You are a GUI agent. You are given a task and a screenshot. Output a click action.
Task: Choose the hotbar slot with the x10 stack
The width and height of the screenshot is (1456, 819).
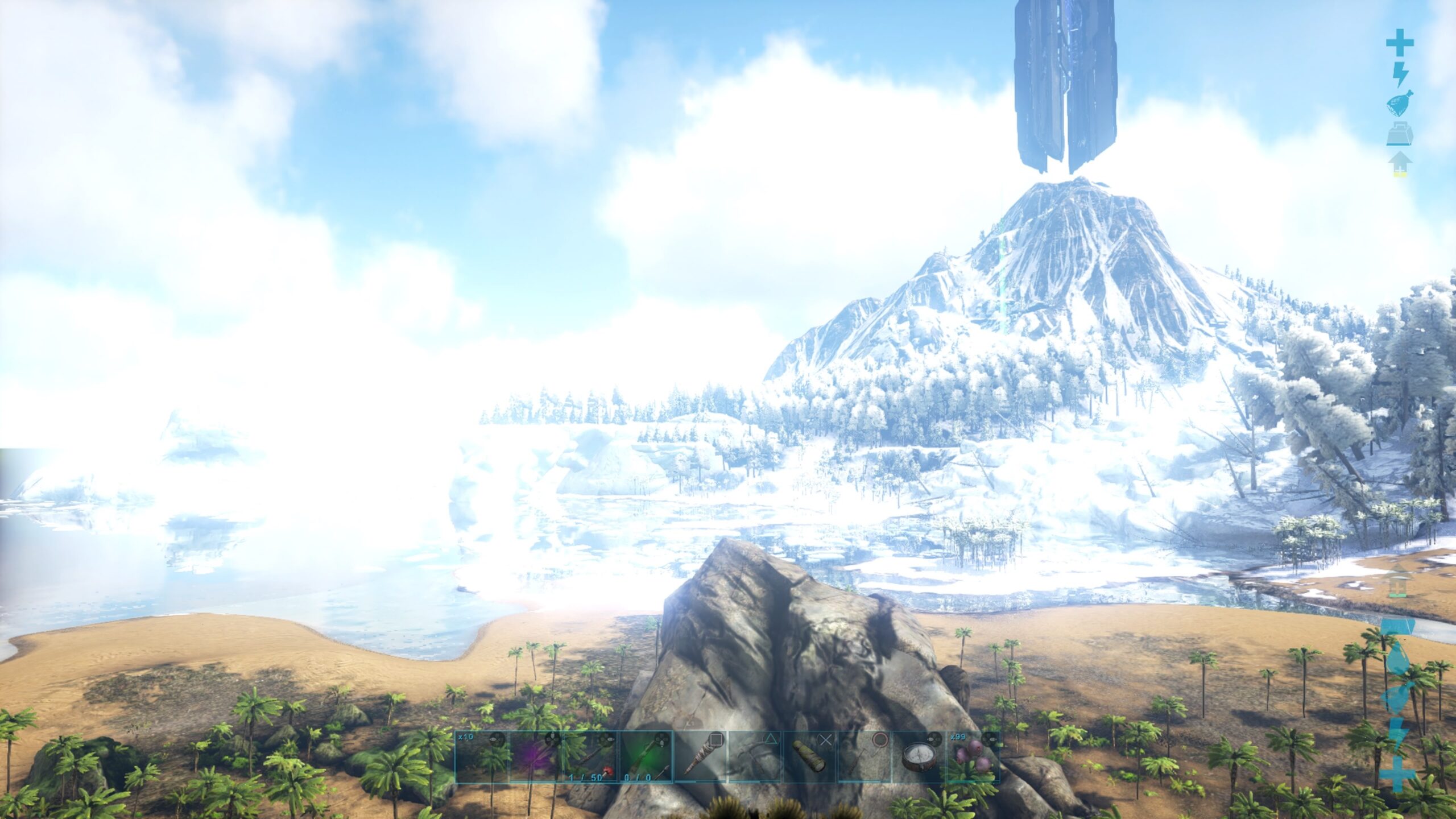tap(482, 757)
